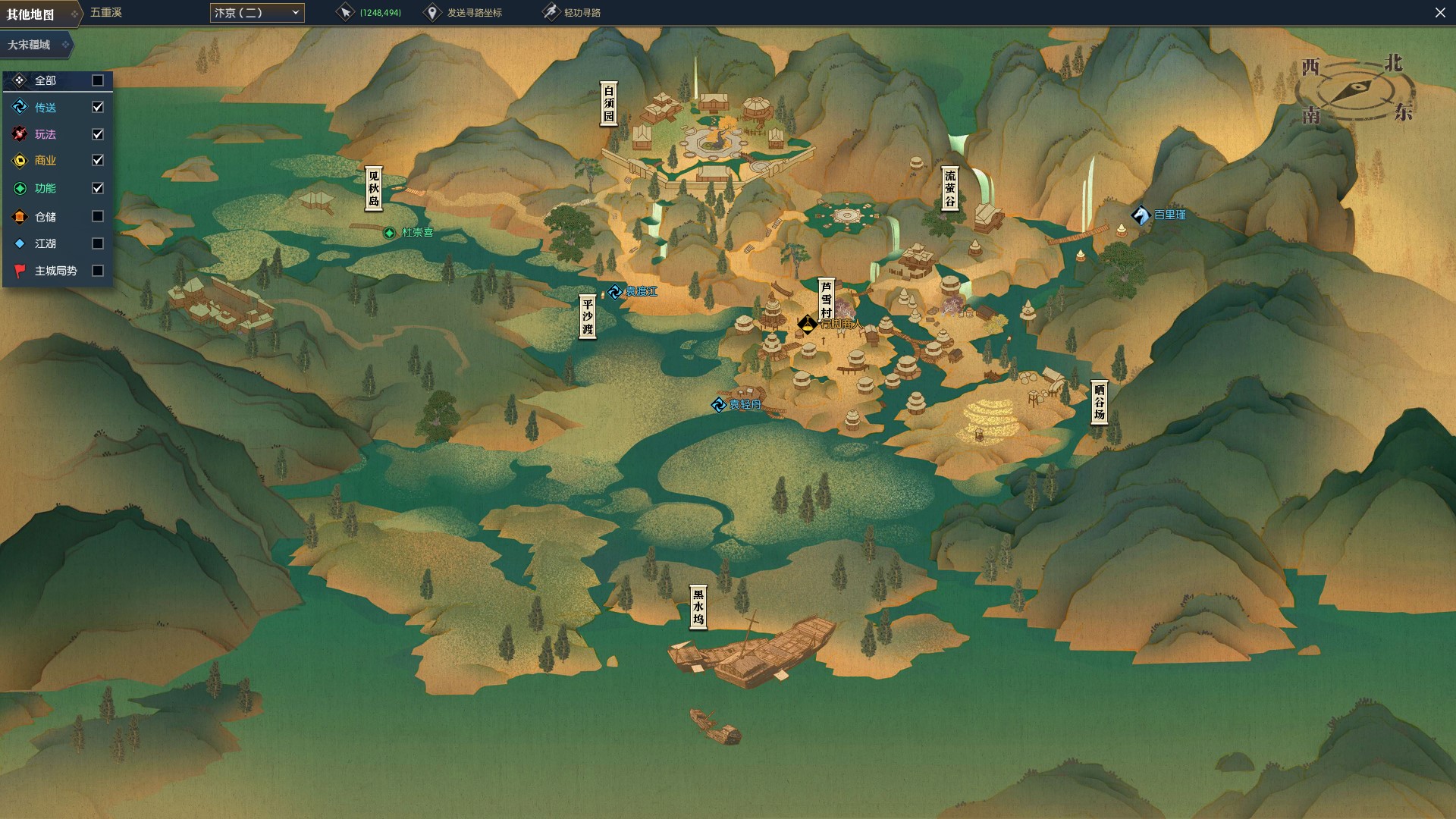Click the 黑水坞 location label

click(x=698, y=607)
